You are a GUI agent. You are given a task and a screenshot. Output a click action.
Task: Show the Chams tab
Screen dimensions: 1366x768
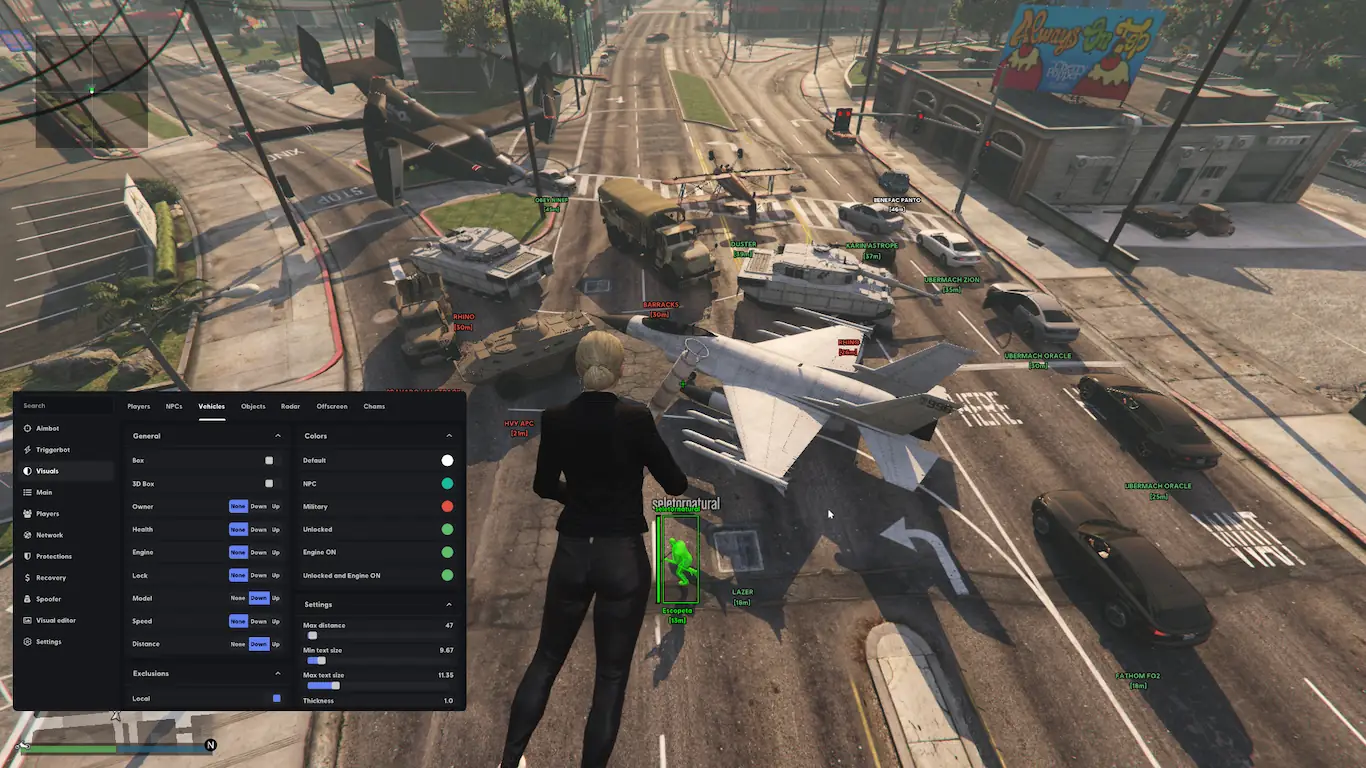pos(374,407)
